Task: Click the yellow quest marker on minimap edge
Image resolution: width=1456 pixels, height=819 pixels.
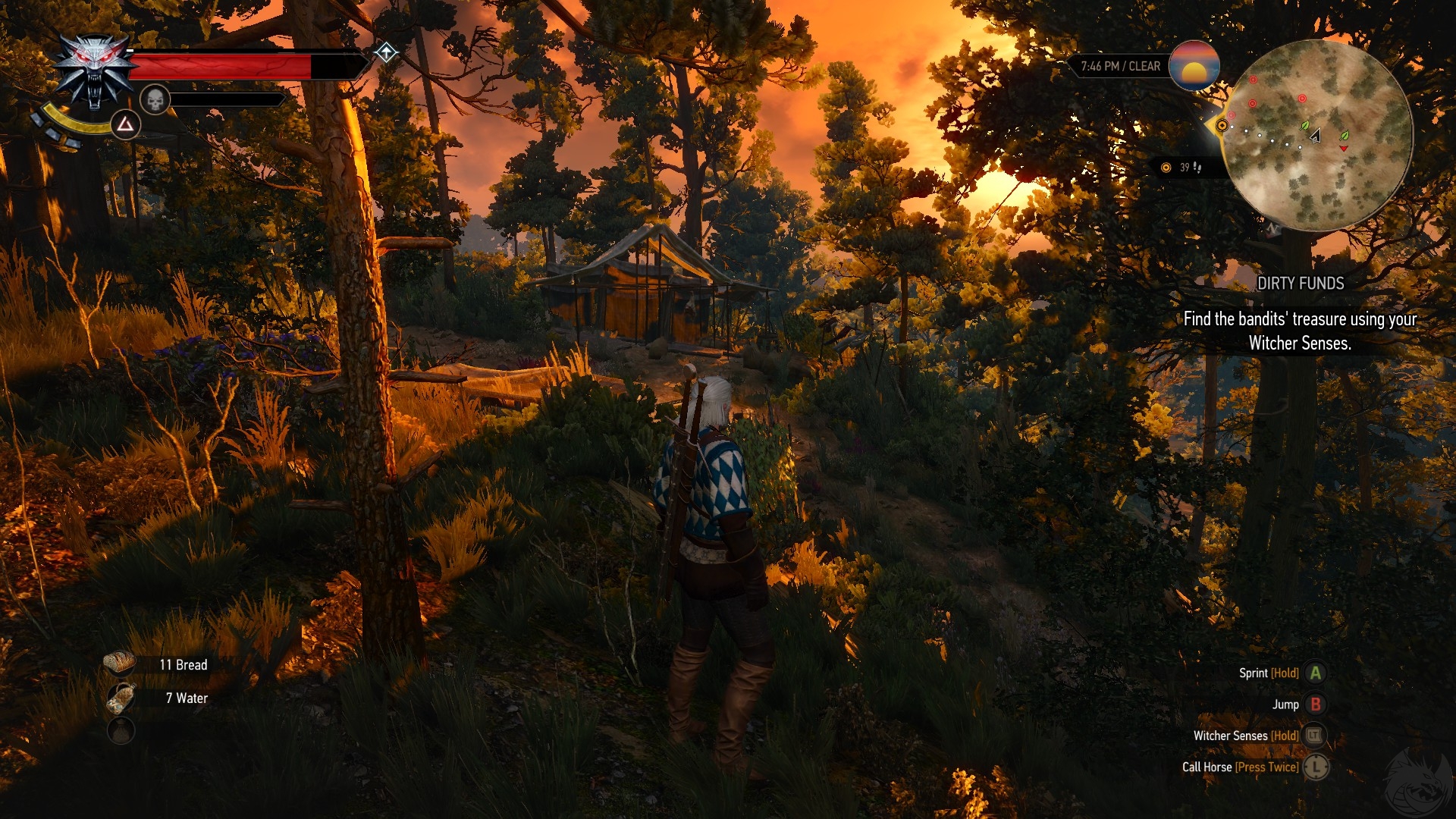Action: (x=1222, y=125)
